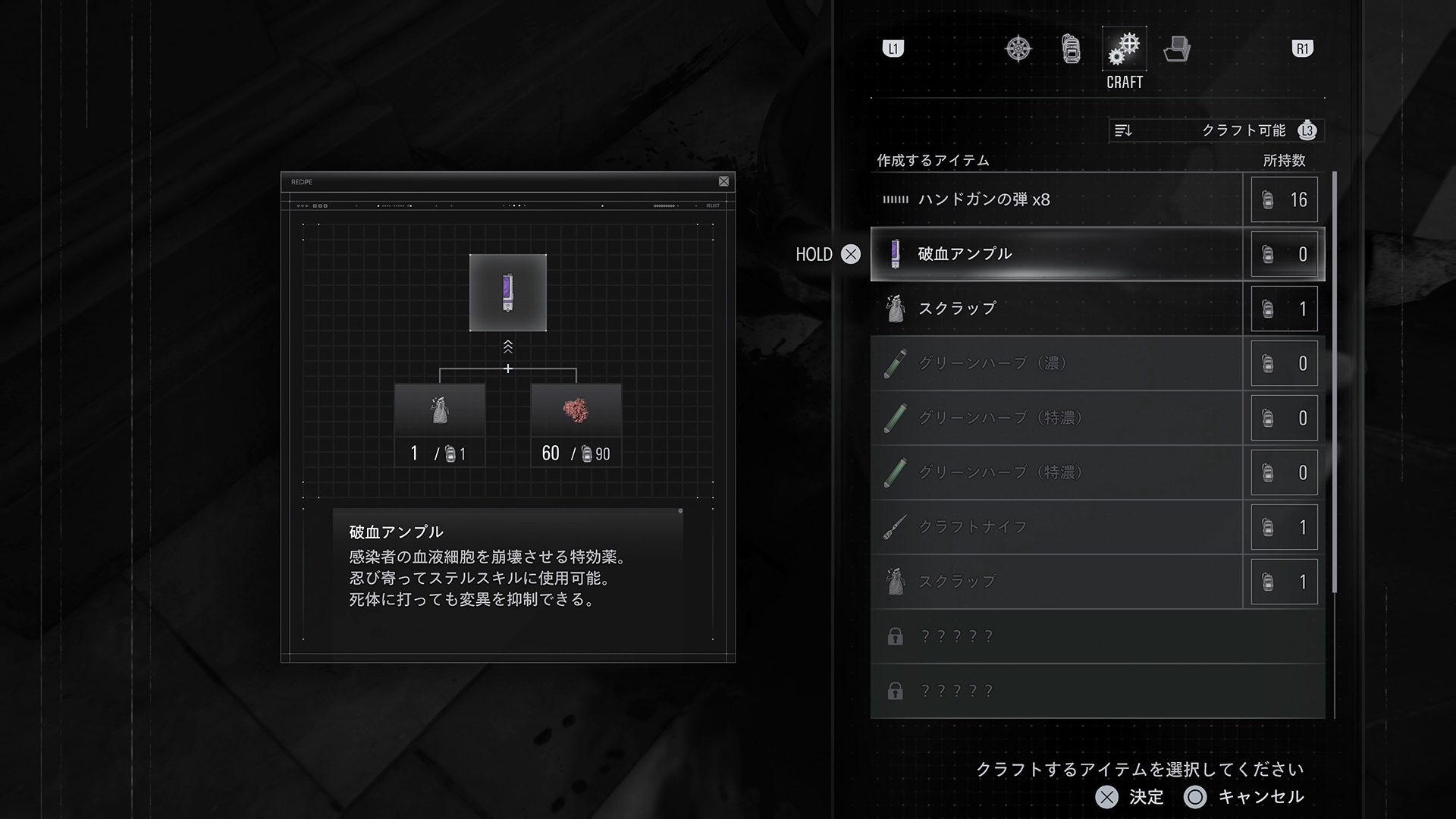Click the purple ampoule result thumbnail
The width and height of the screenshot is (1456, 819).
(x=508, y=292)
